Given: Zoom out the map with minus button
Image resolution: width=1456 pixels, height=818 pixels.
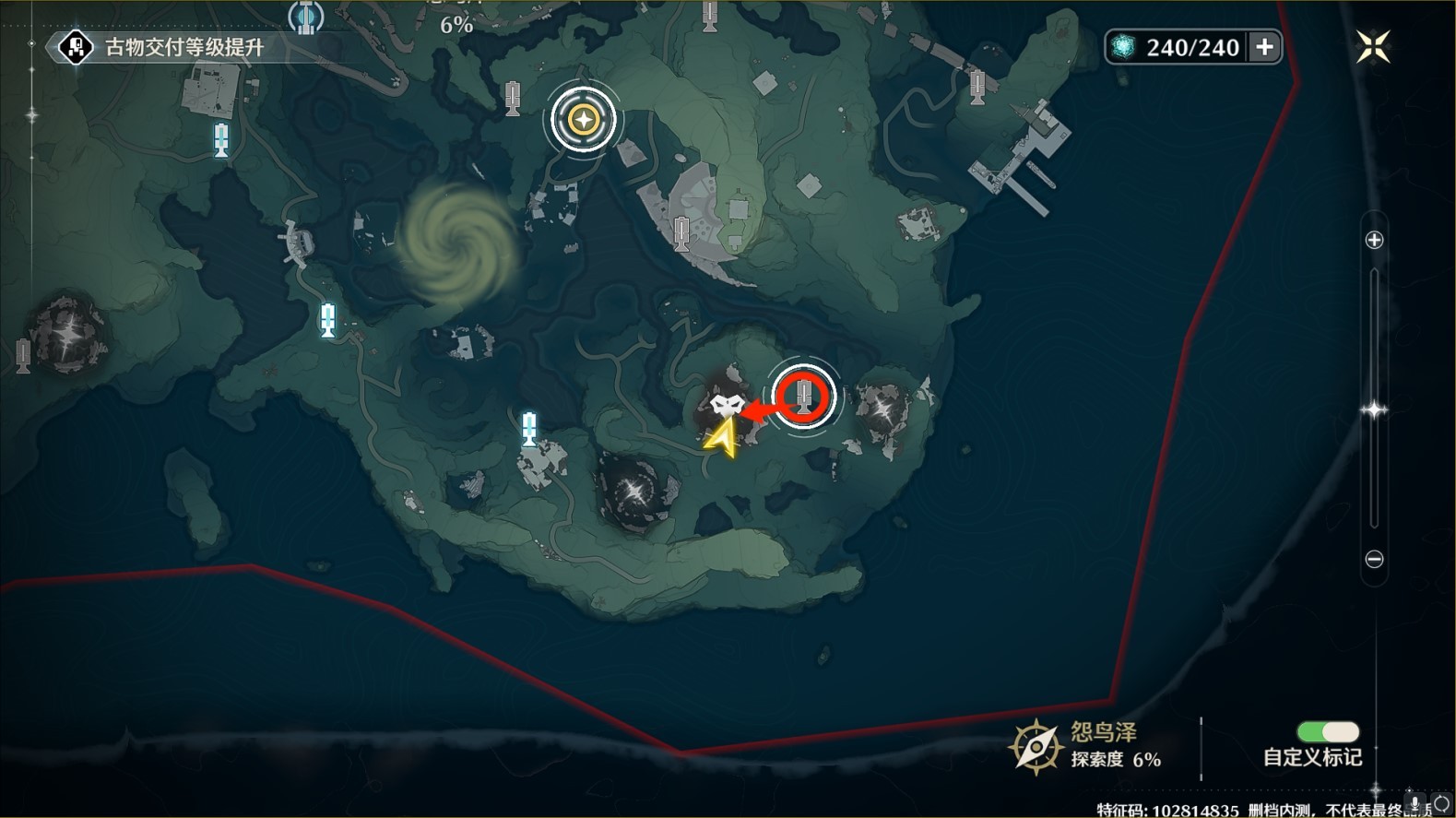Looking at the screenshot, I should point(1374,559).
